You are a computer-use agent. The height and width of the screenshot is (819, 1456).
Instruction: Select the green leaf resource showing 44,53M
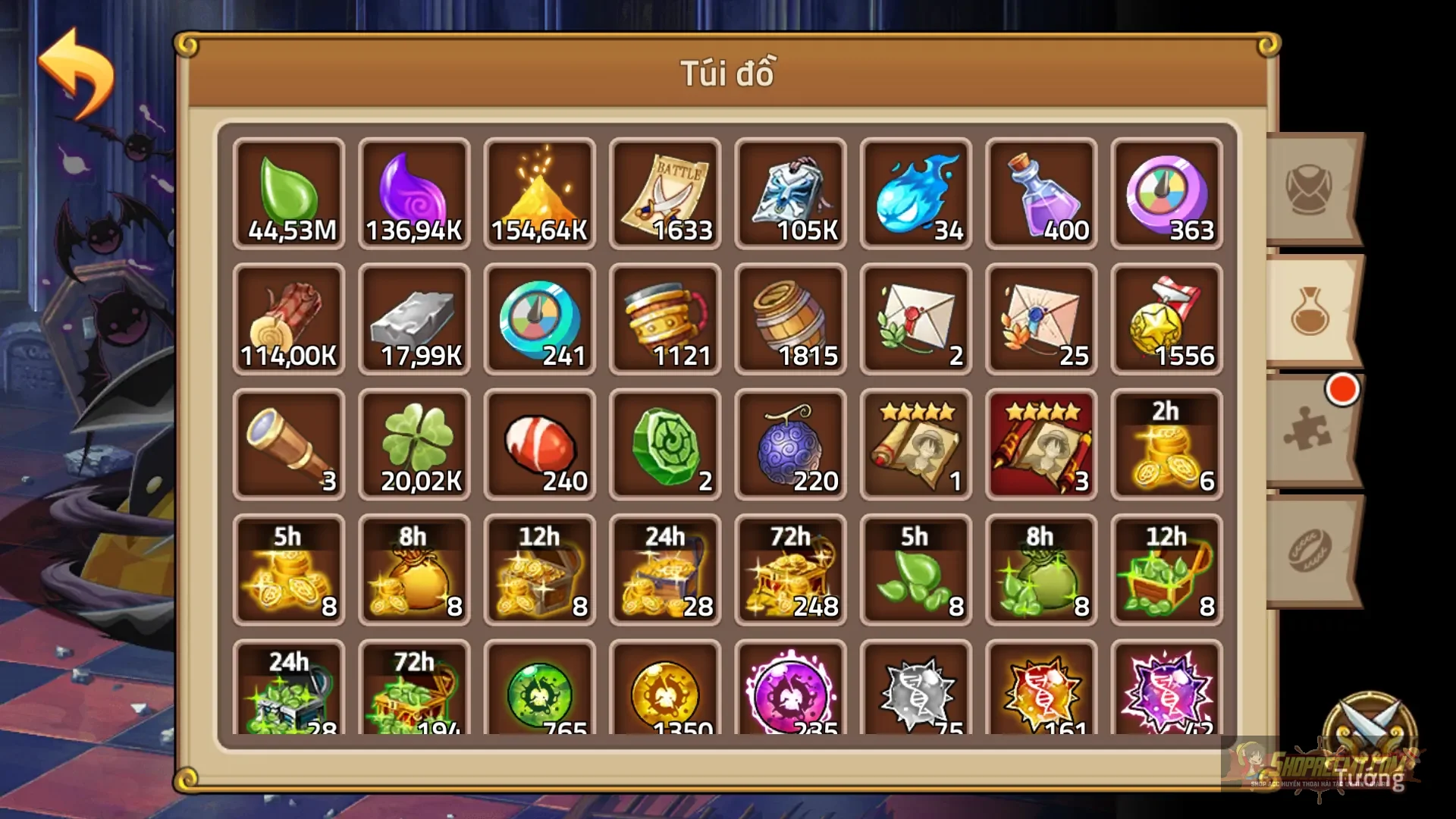pyautogui.click(x=287, y=193)
